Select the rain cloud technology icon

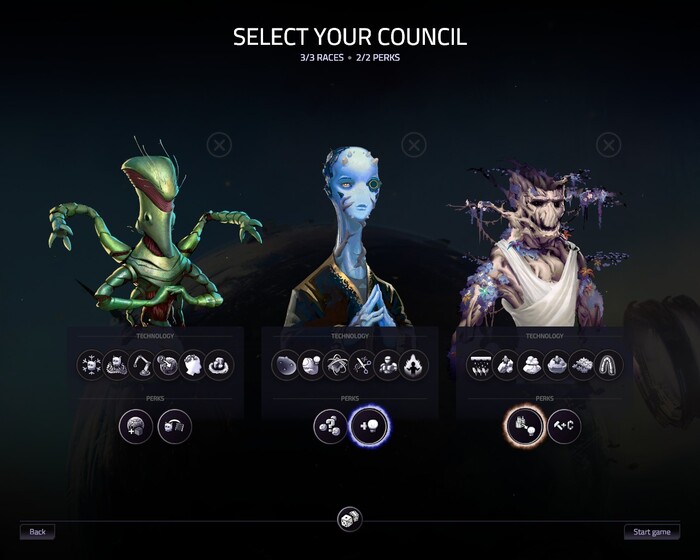(482, 365)
